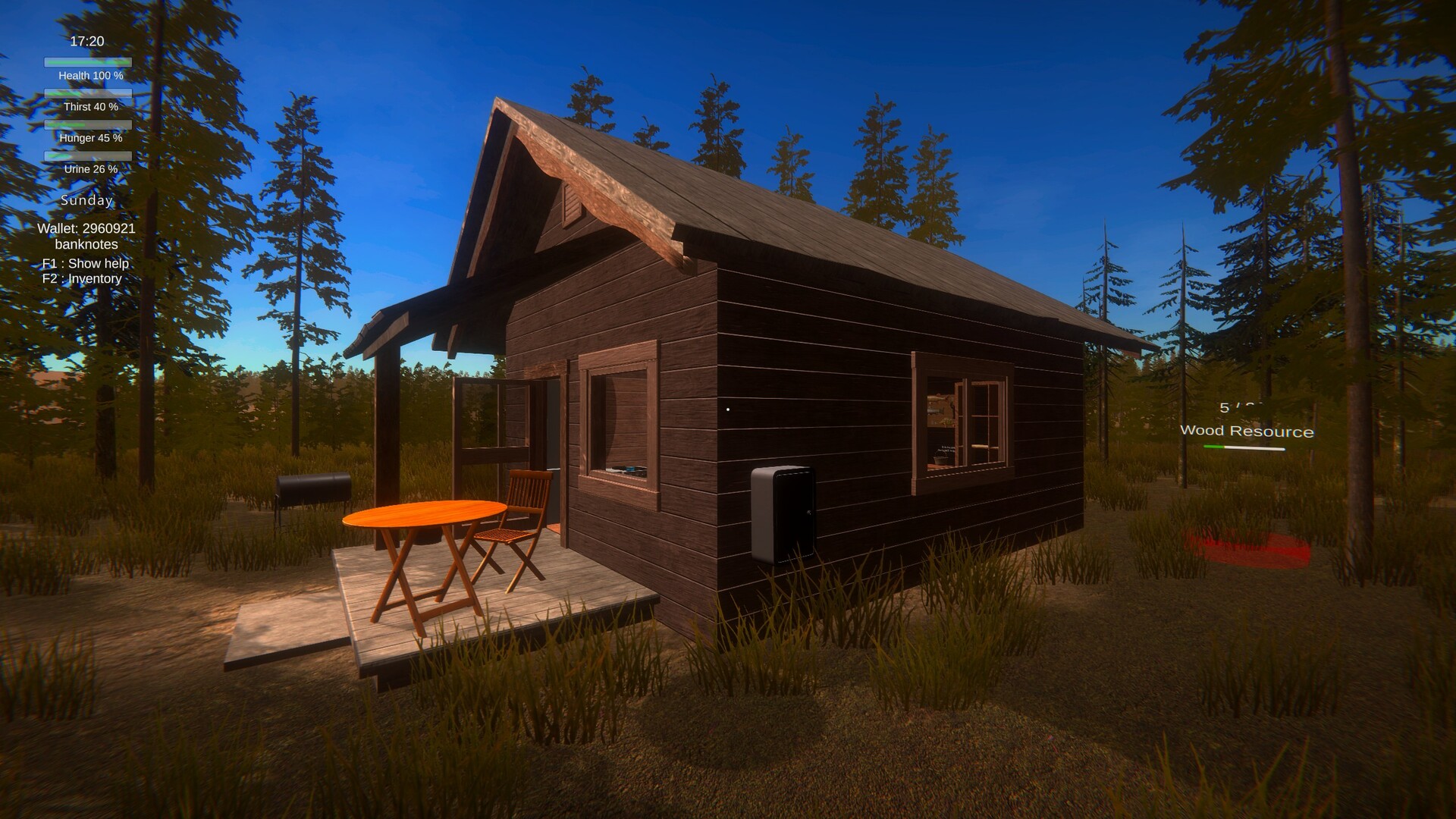Click the 17:20 clock display

[86, 41]
